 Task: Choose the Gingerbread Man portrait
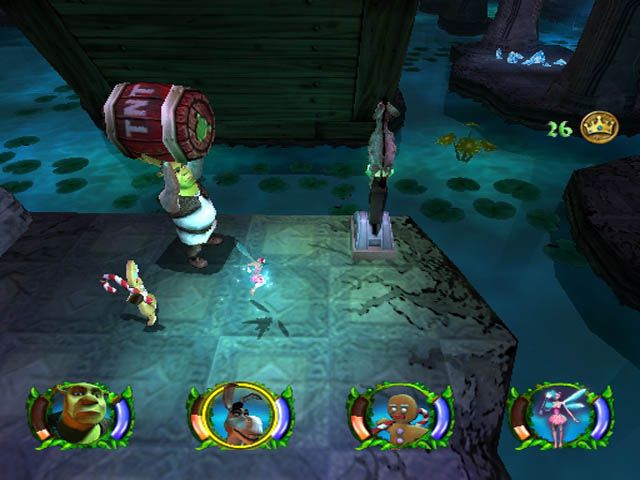[399, 414]
